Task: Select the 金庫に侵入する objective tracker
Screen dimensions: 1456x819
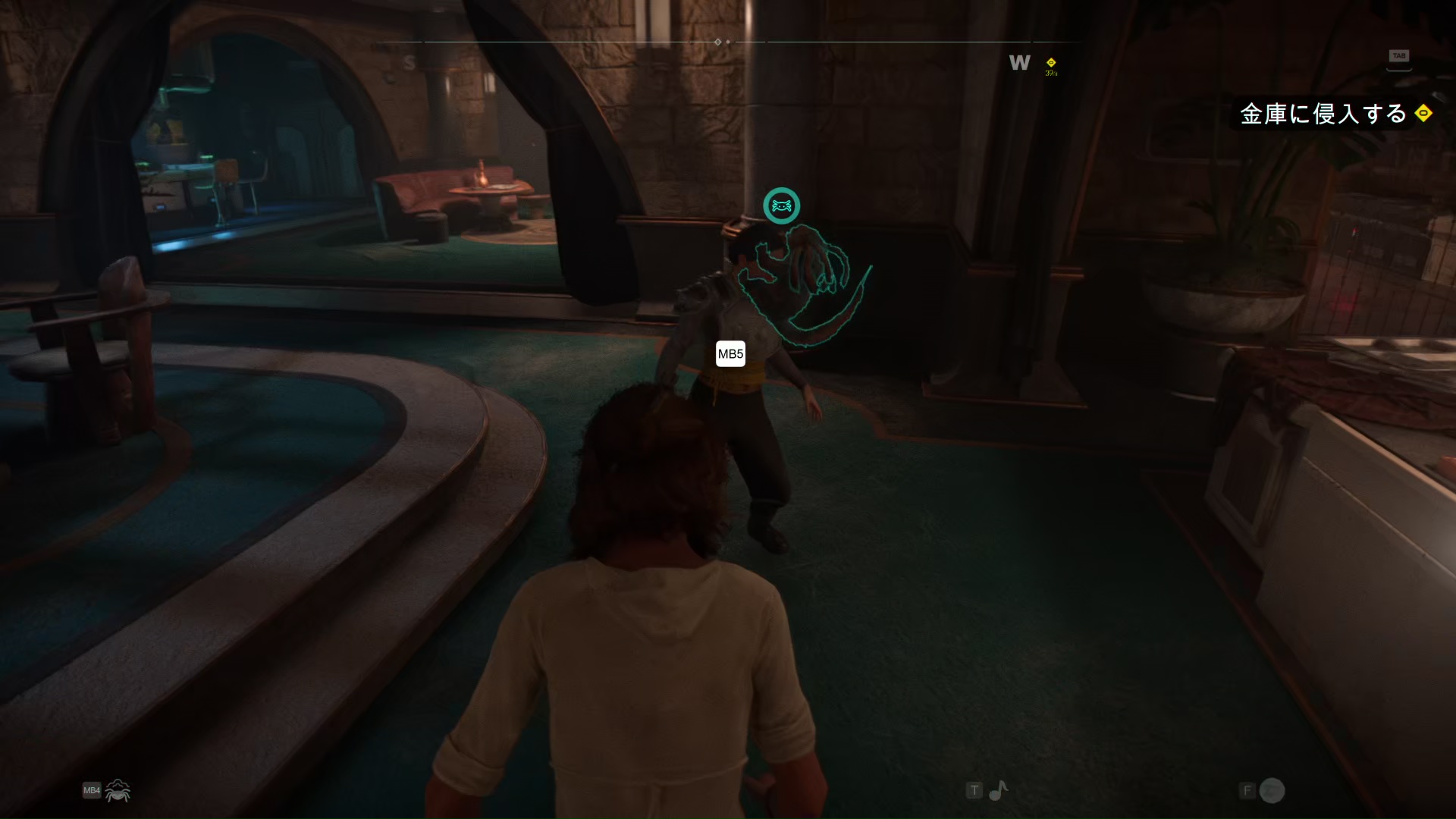Action: pos(1323,114)
